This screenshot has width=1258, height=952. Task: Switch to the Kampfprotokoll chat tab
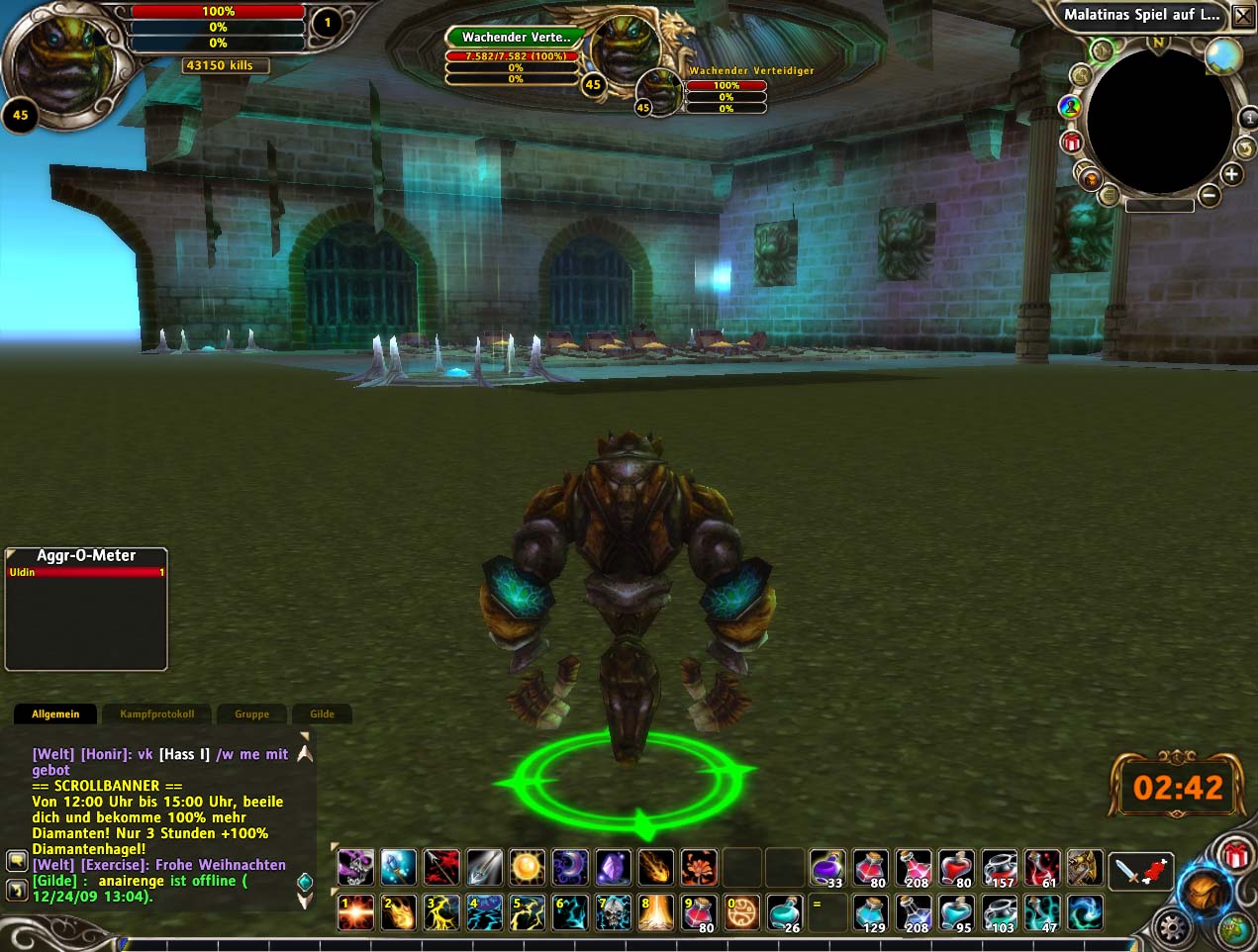pyautogui.click(x=156, y=714)
